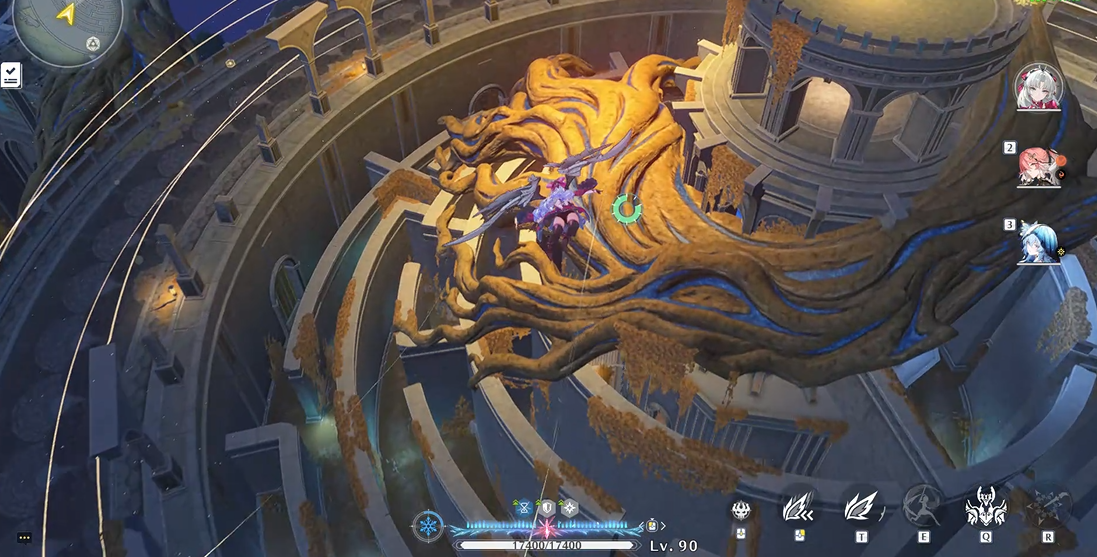
Task: Activate the snowflake ability icon
Action: pyautogui.click(x=428, y=525)
